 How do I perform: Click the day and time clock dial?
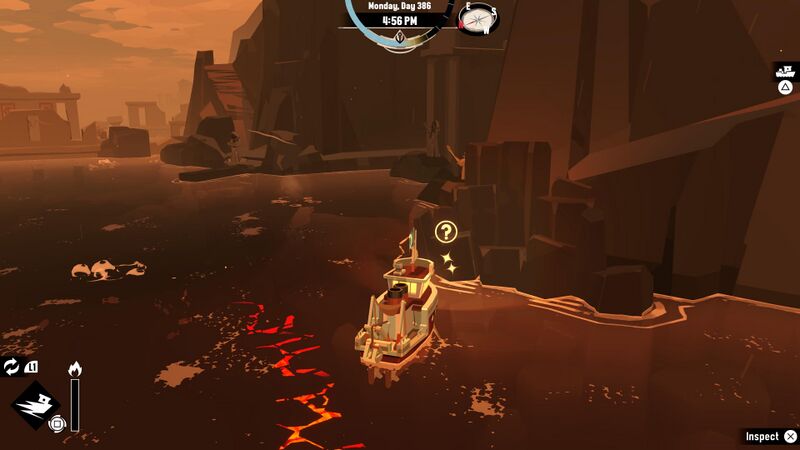click(x=397, y=22)
